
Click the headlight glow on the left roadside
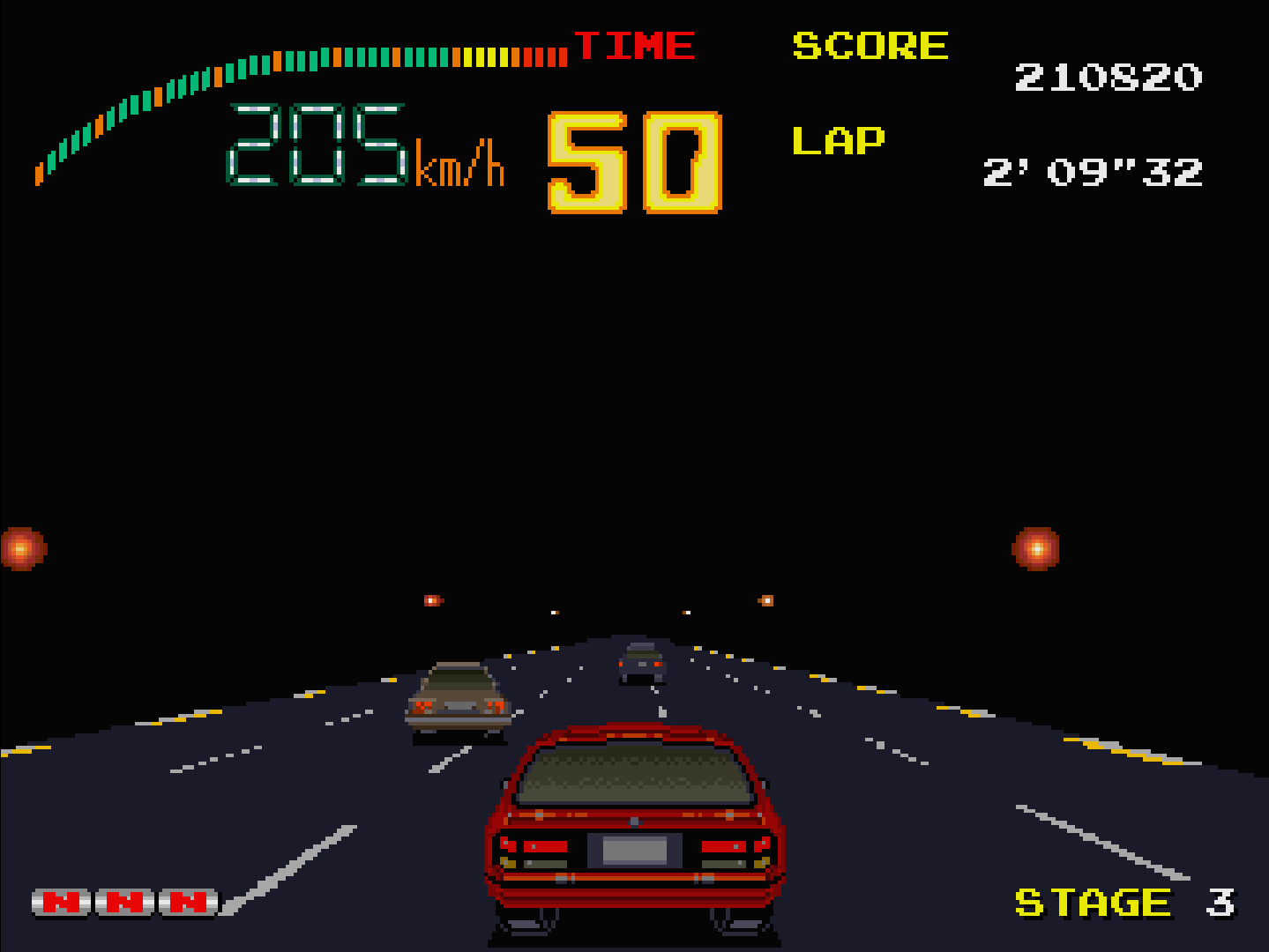22,547
